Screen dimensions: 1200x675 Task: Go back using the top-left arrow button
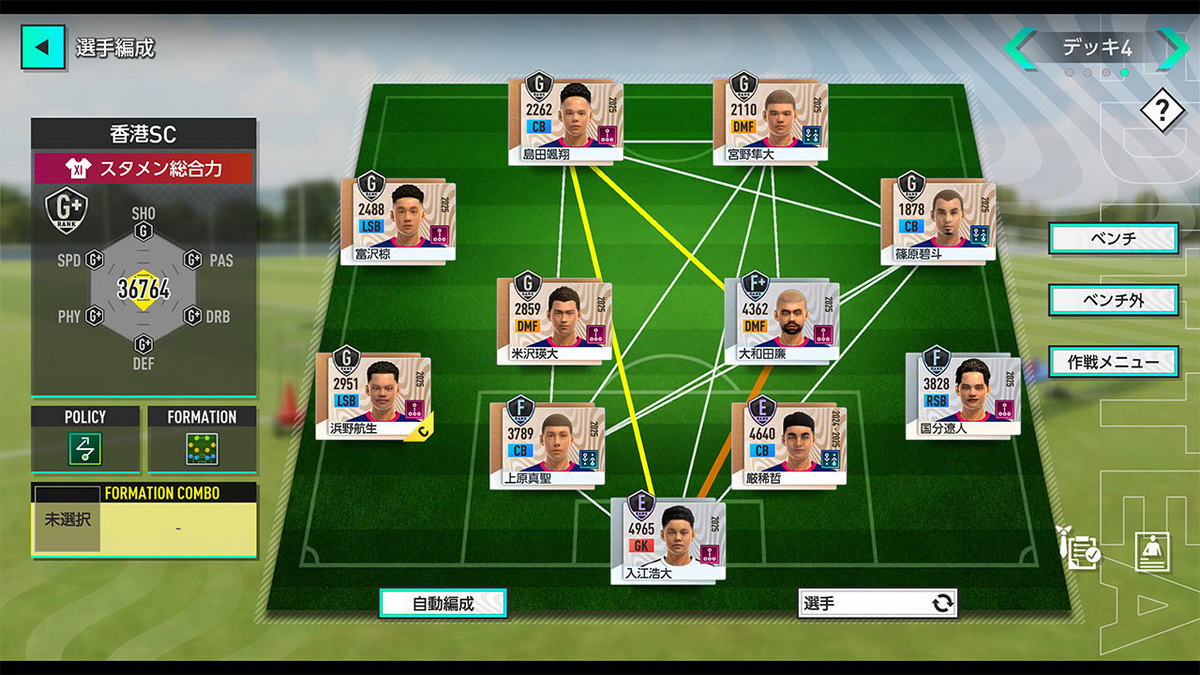coord(43,47)
